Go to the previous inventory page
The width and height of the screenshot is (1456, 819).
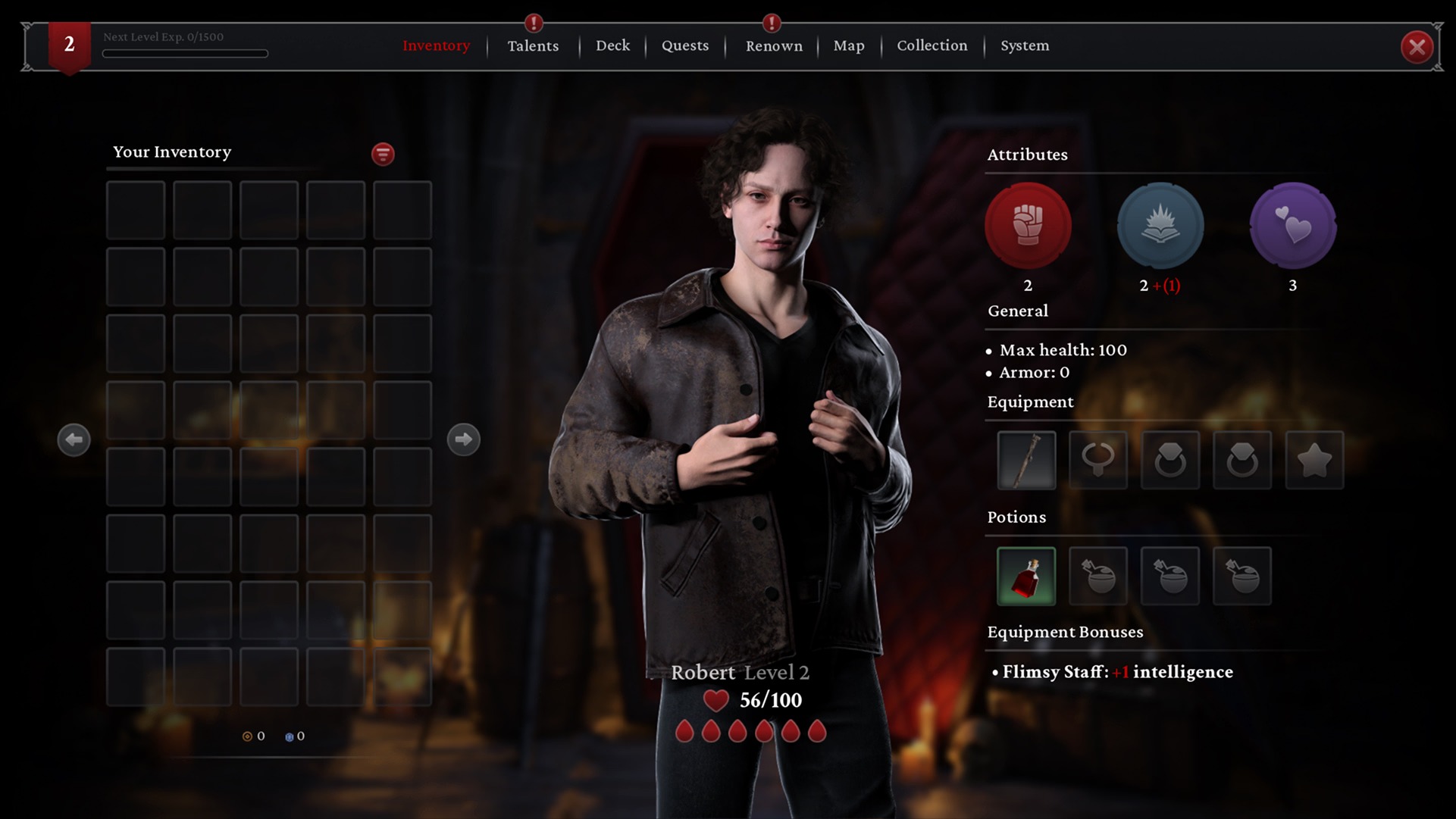coord(74,439)
